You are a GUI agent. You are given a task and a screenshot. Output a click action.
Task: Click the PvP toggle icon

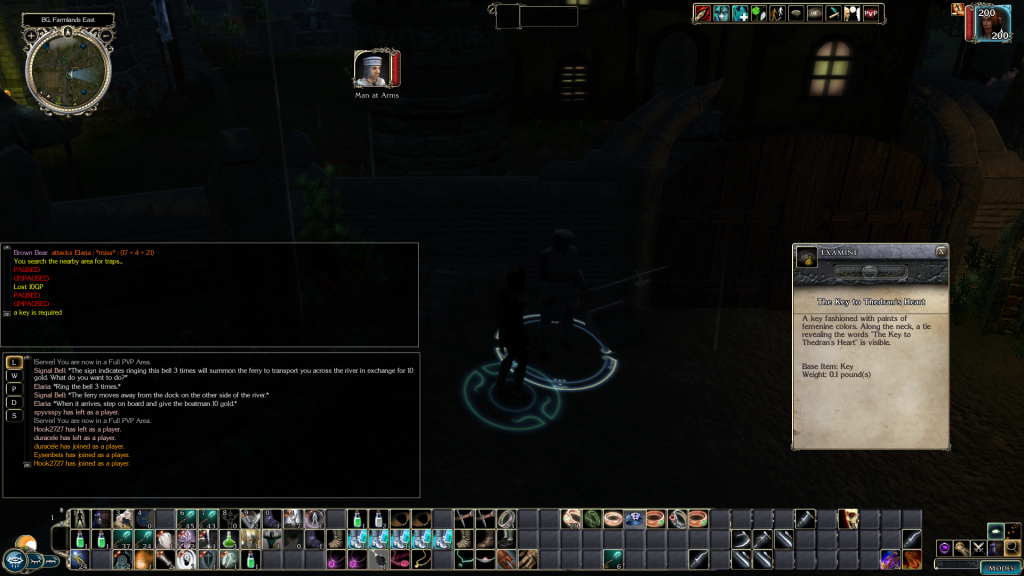pos(871,13)
